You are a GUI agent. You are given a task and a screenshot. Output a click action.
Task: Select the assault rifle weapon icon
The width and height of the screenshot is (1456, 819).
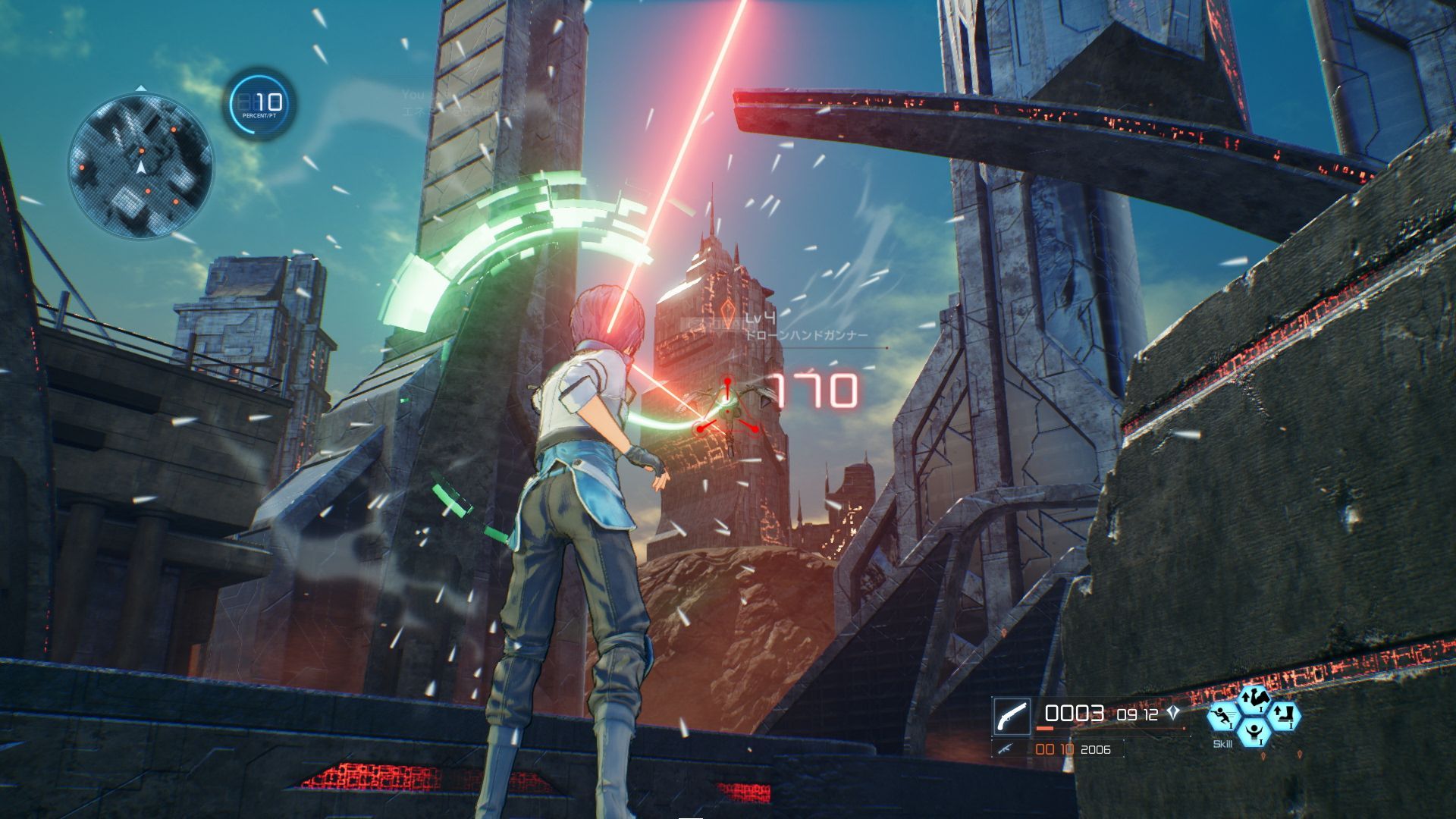[1006, 749]
